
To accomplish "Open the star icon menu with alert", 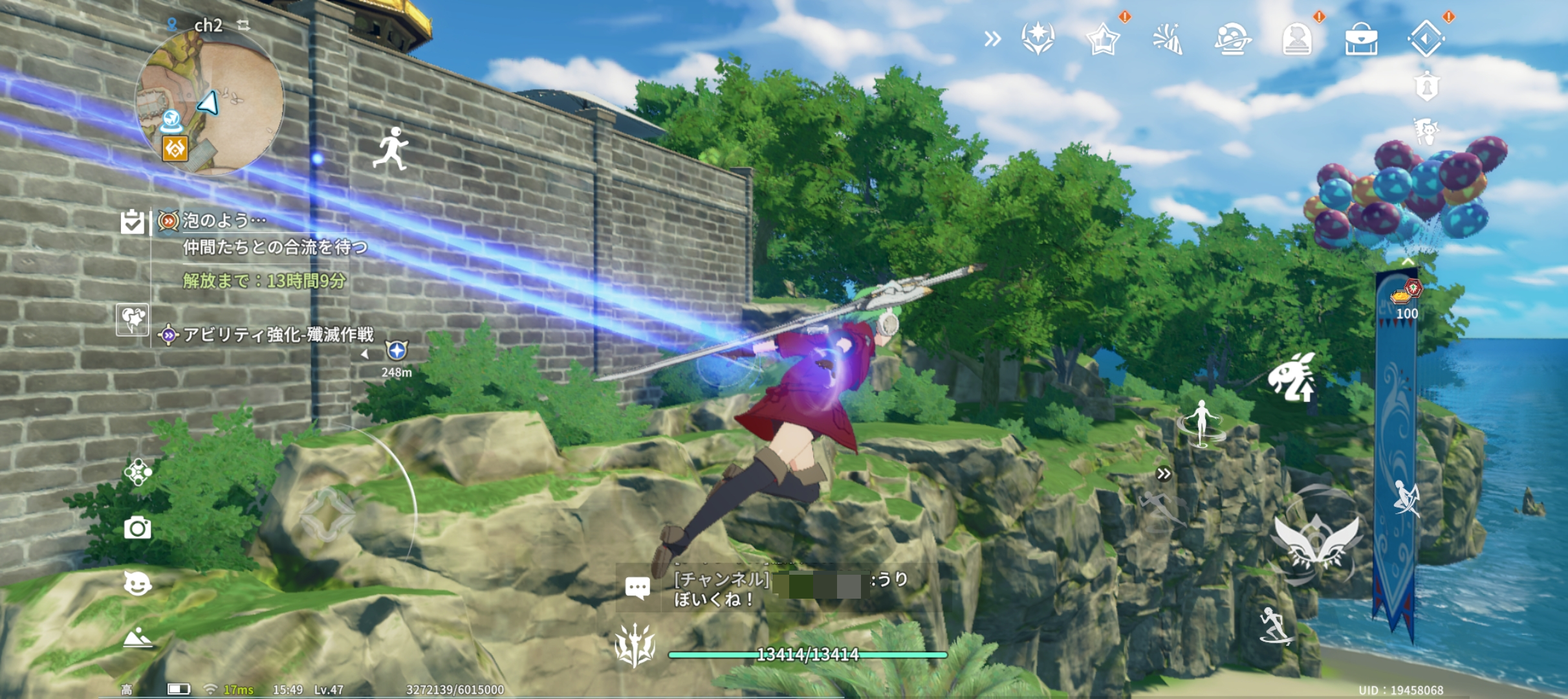I will pyautogui.click(x=1102, y=39).
